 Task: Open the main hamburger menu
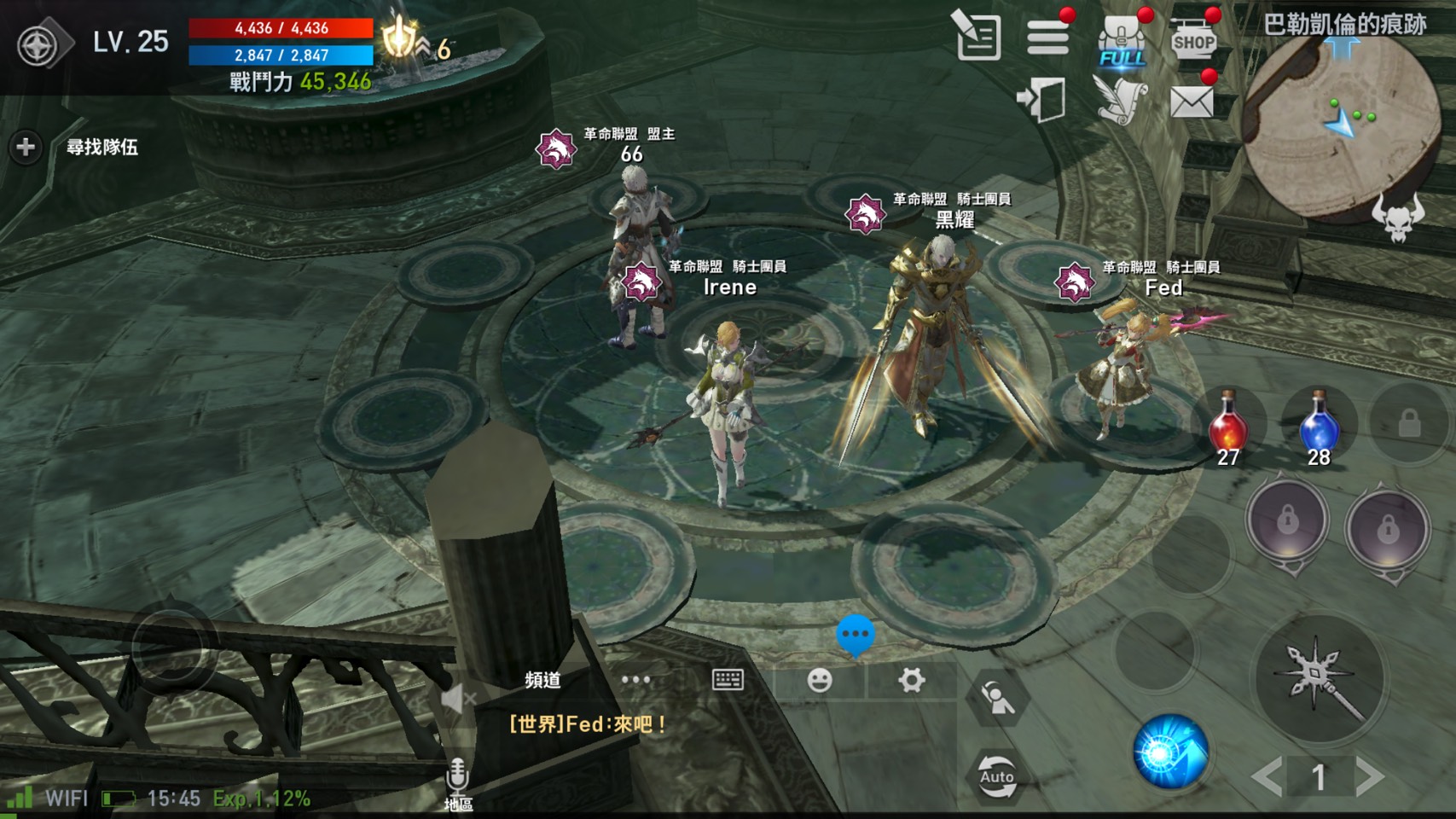tap(1047, 38)
